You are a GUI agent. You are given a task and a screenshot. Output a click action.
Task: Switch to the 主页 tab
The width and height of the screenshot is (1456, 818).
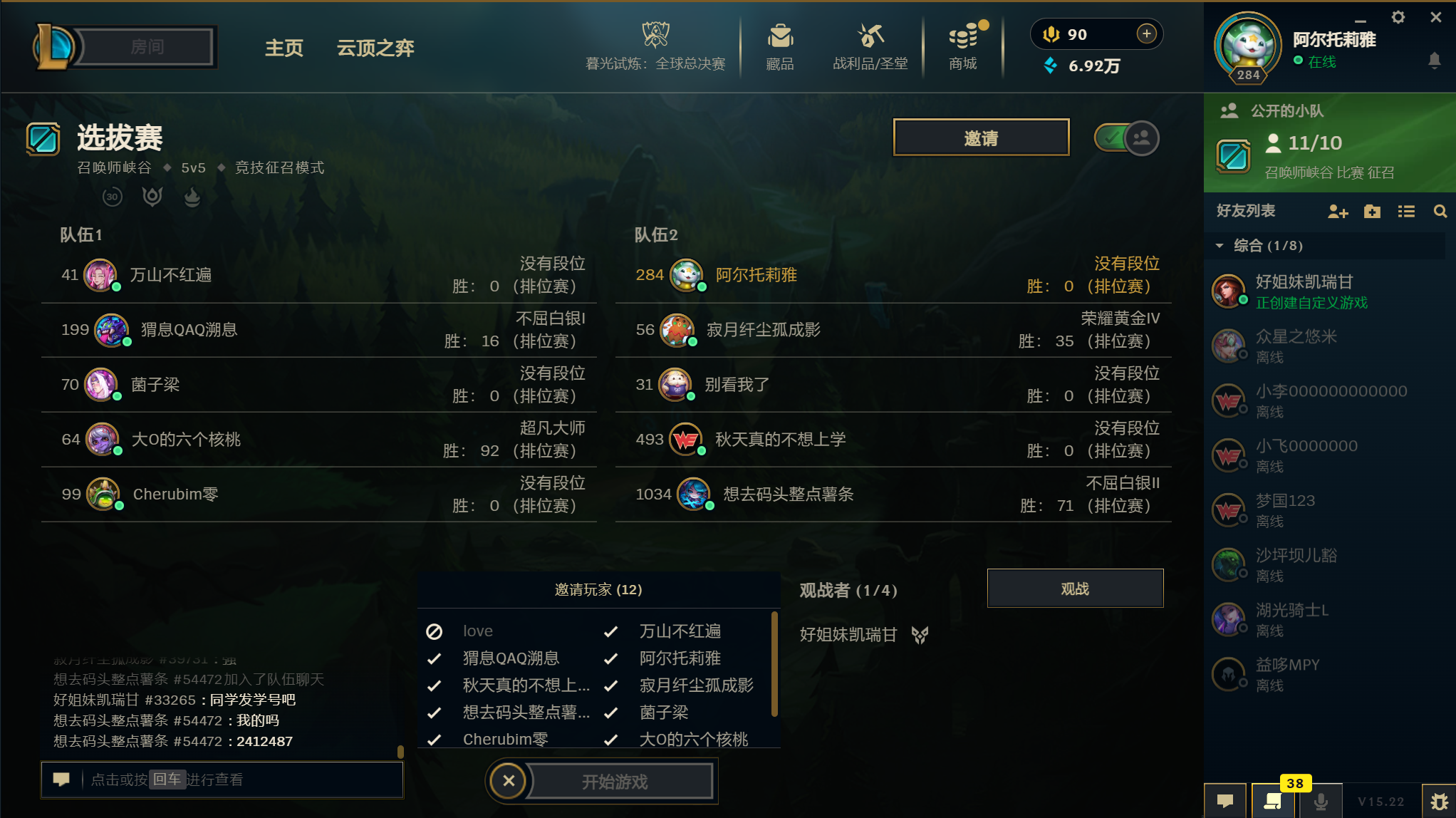click(x=284, y=48)
